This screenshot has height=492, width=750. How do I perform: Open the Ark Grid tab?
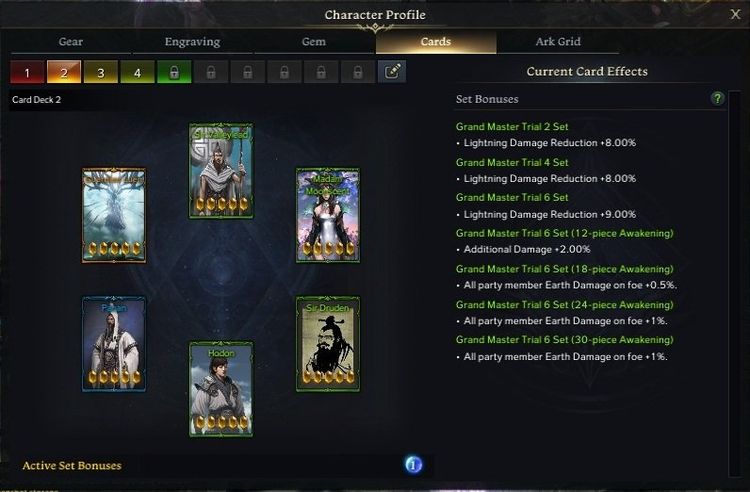pos(558,42)
